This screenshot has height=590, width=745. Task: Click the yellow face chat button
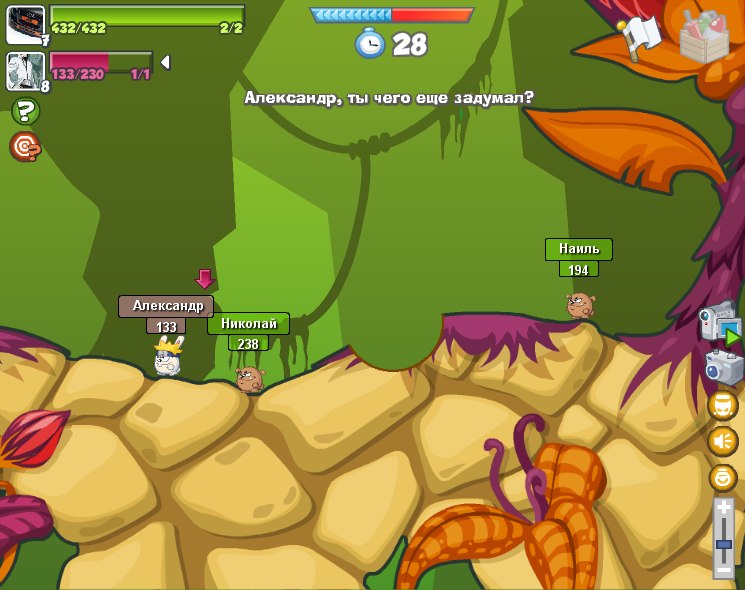[723, 477]
